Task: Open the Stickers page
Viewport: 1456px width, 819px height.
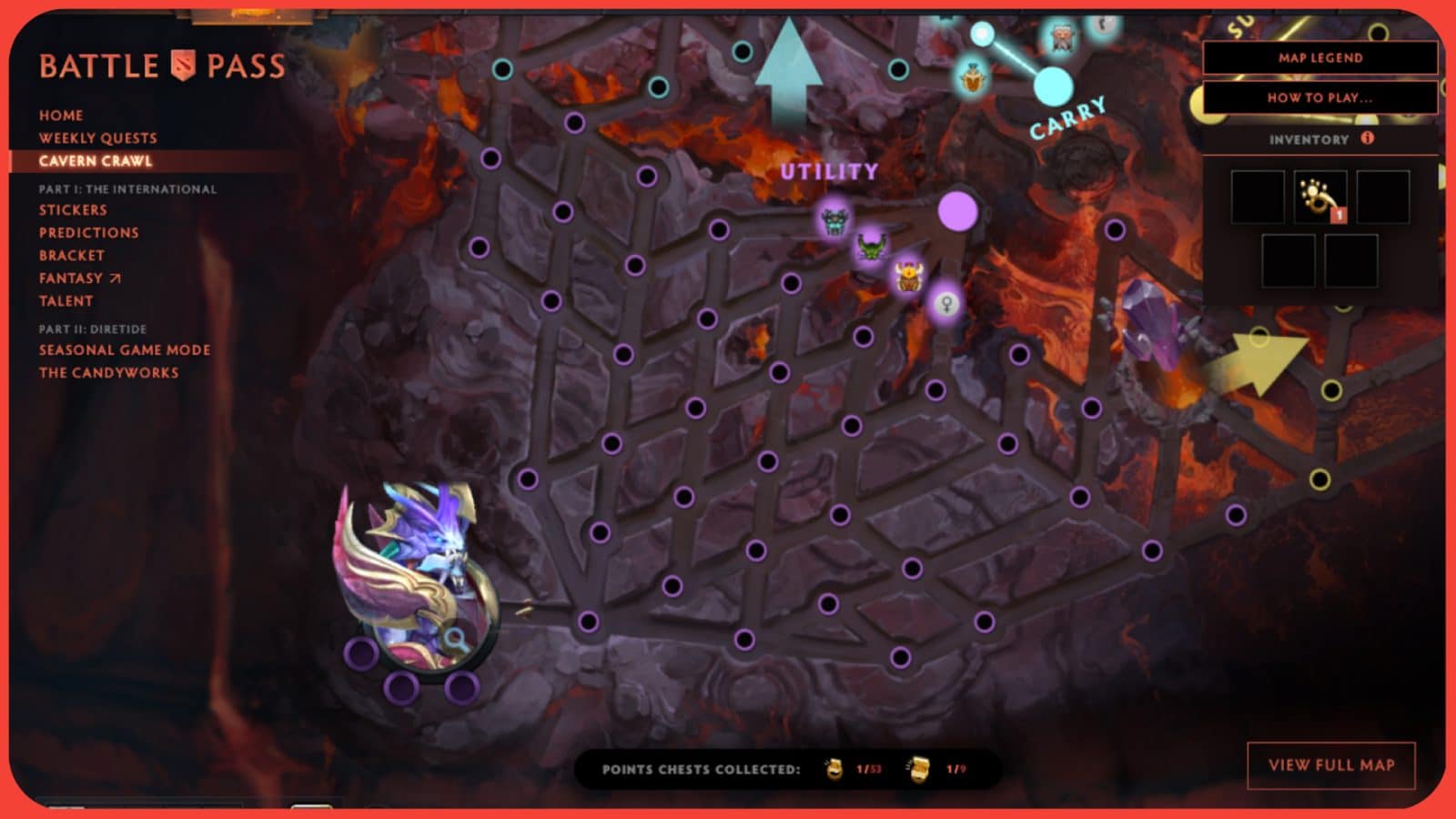Action: point(71,209)
